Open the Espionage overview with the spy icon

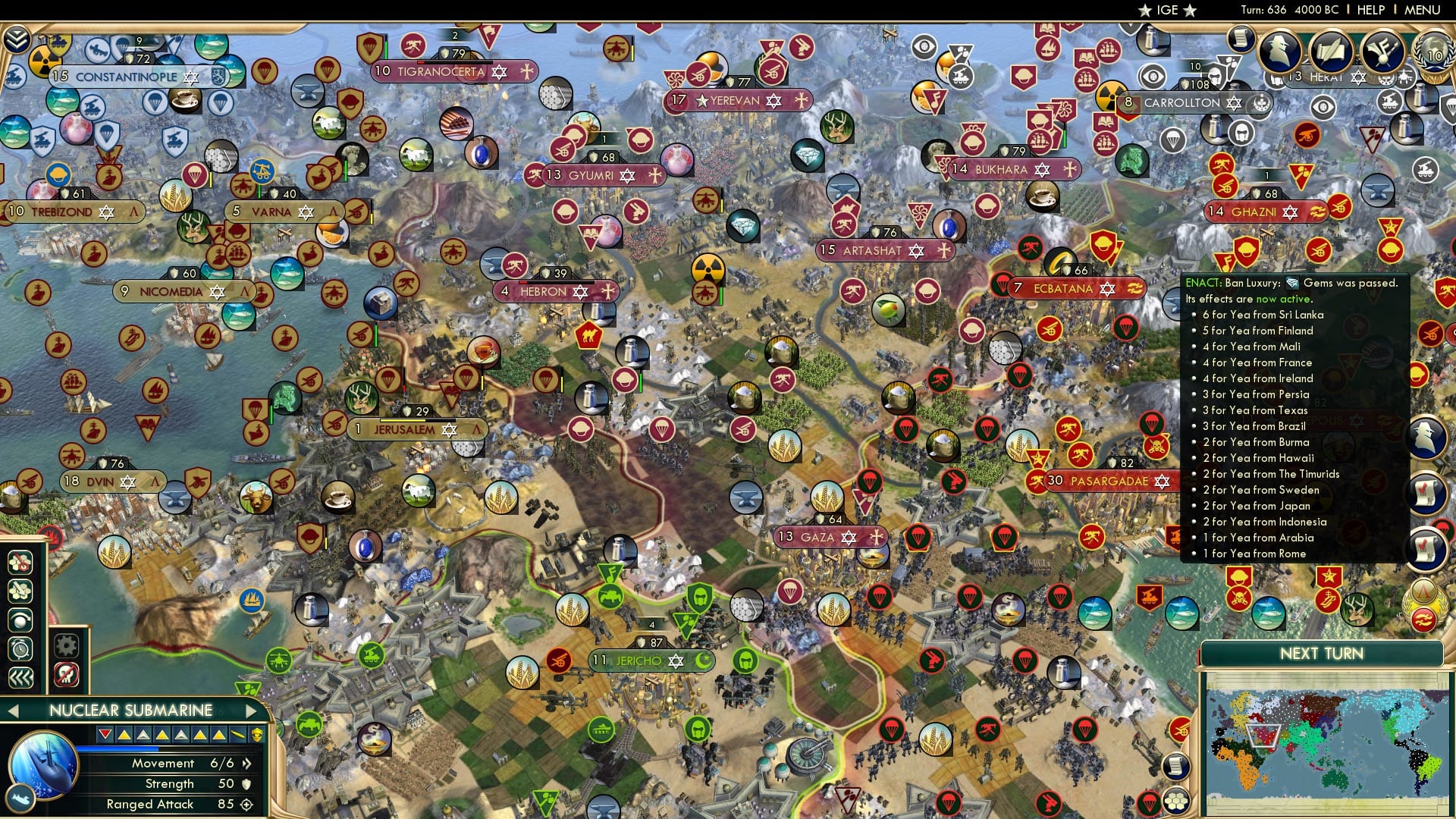coord(1279,51)
